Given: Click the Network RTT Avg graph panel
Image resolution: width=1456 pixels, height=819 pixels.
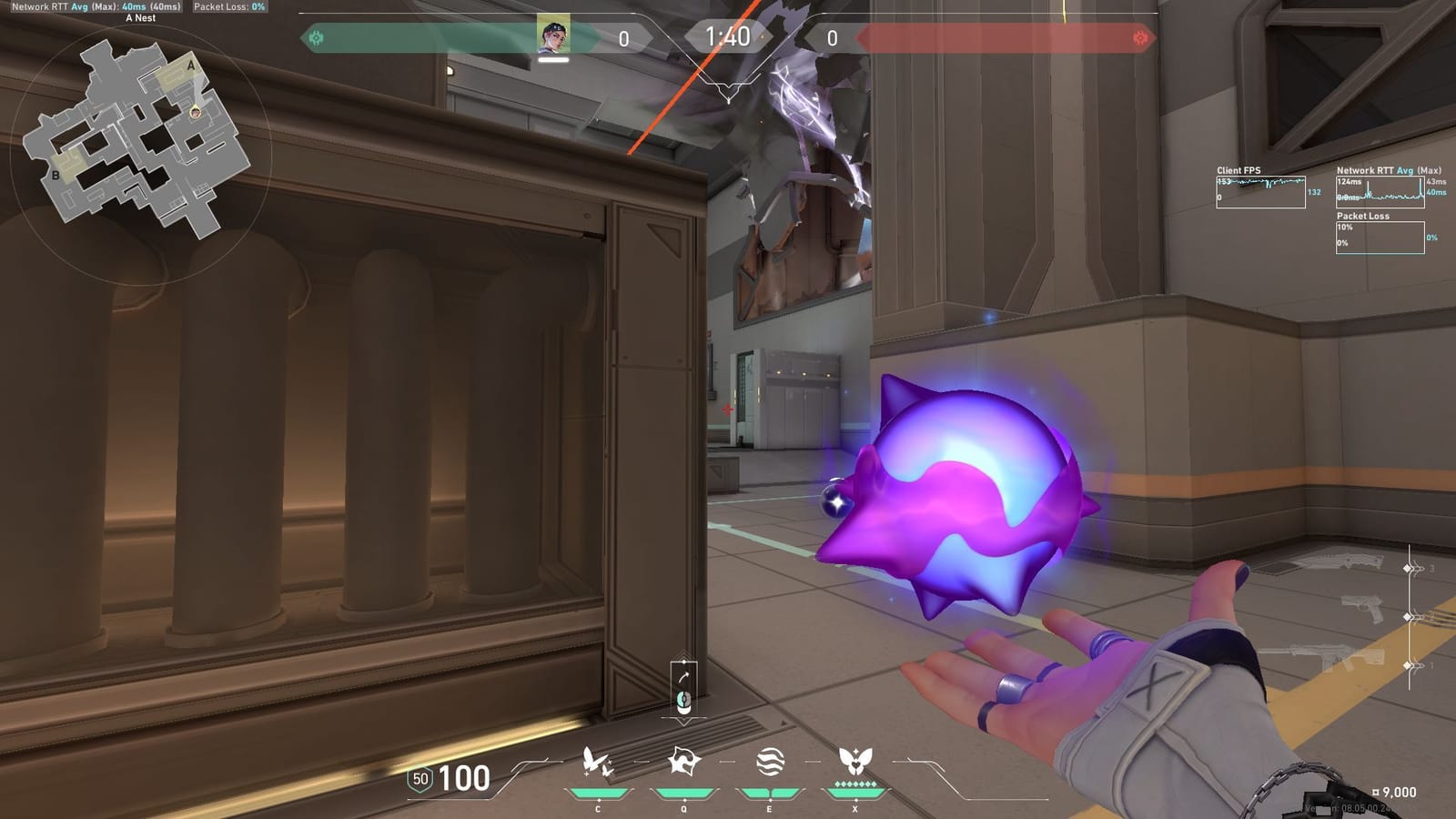Looking at the screenshot, I should pos(1380,194).
